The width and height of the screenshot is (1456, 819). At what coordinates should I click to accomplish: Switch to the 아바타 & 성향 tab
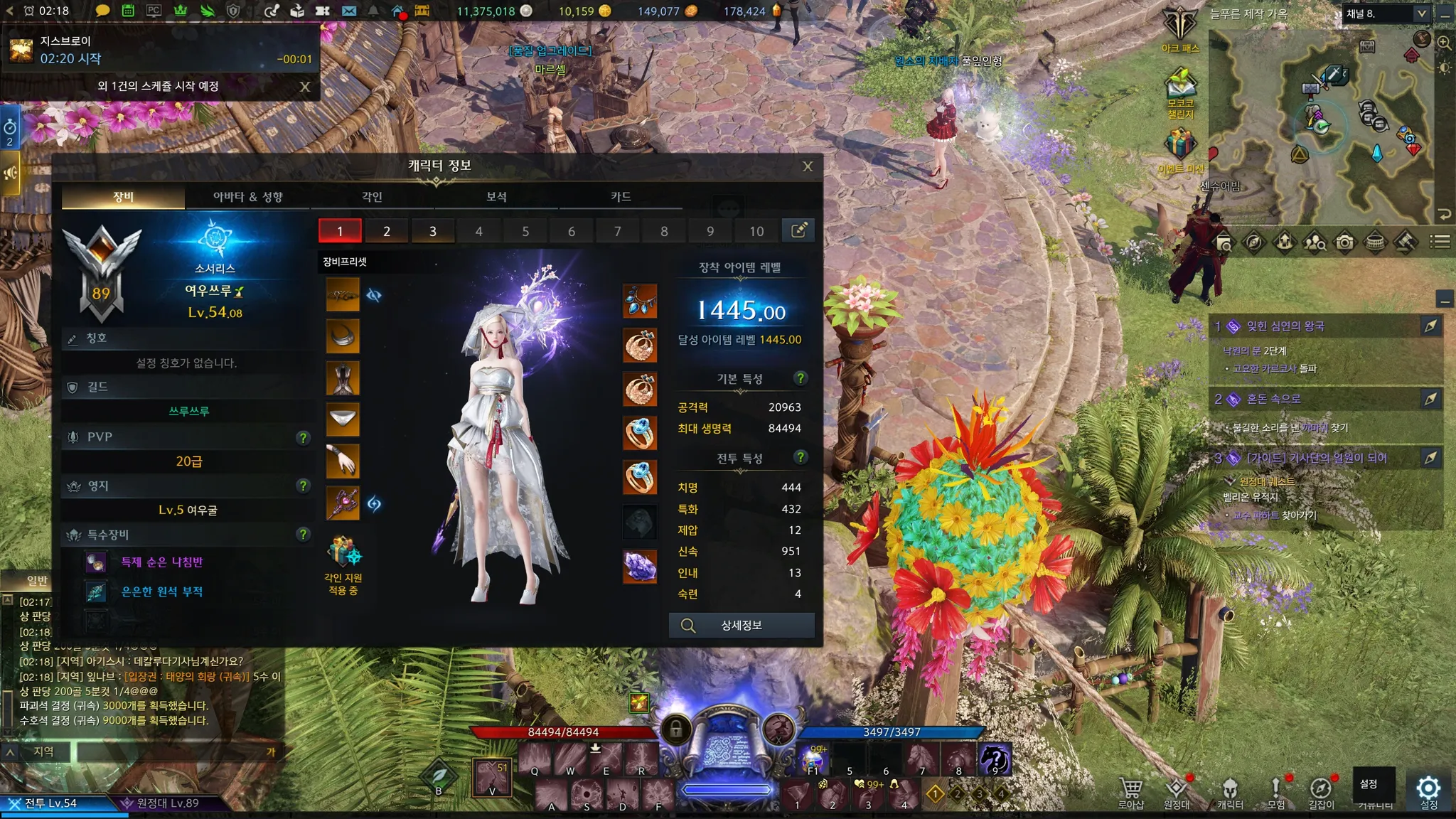[247, 196]
